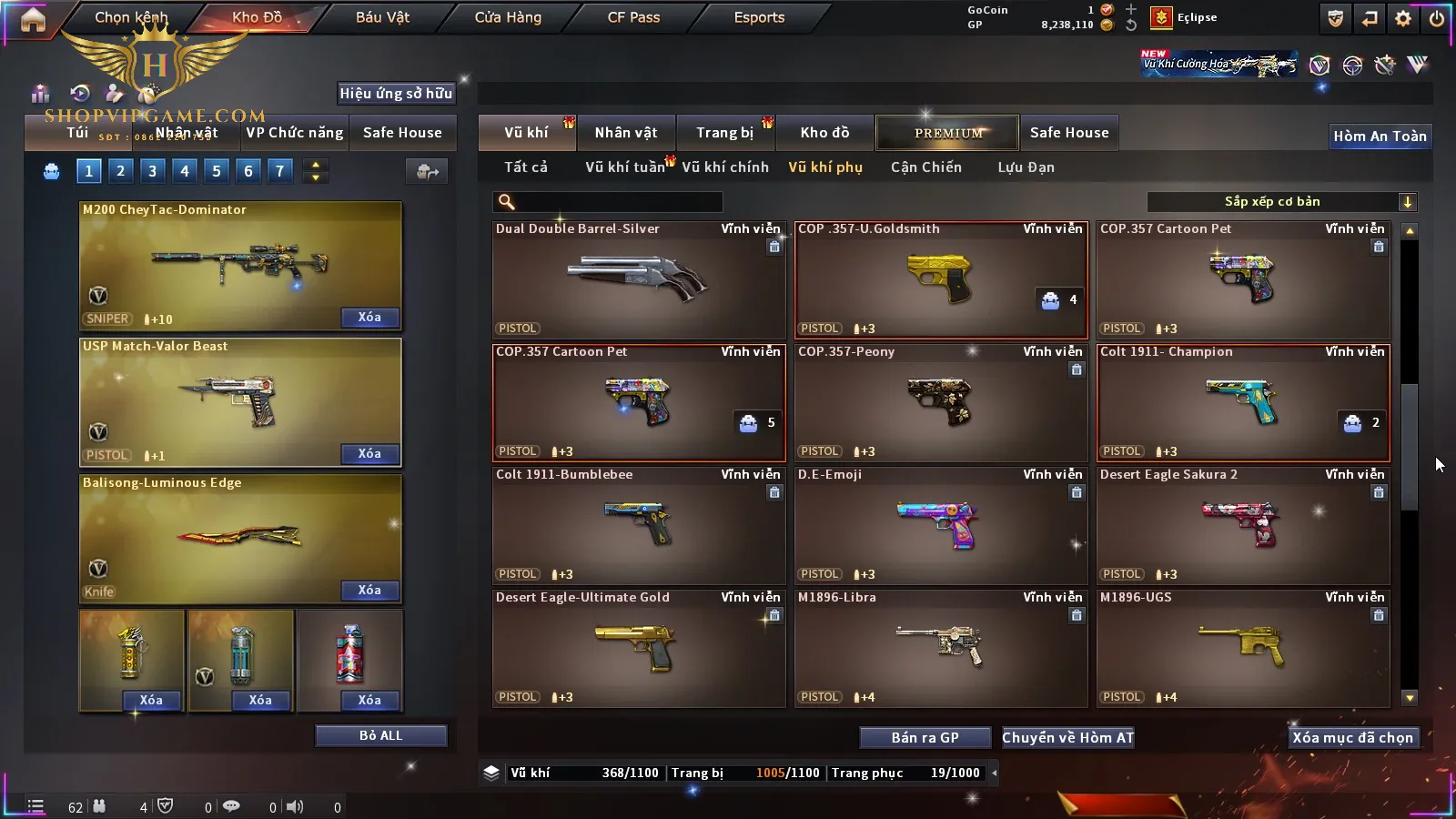Image resolution: width=1456 pixels, height=819 pixels.
Task: Open the Hòm An Toàn safe box
Action: point(1380,136)
